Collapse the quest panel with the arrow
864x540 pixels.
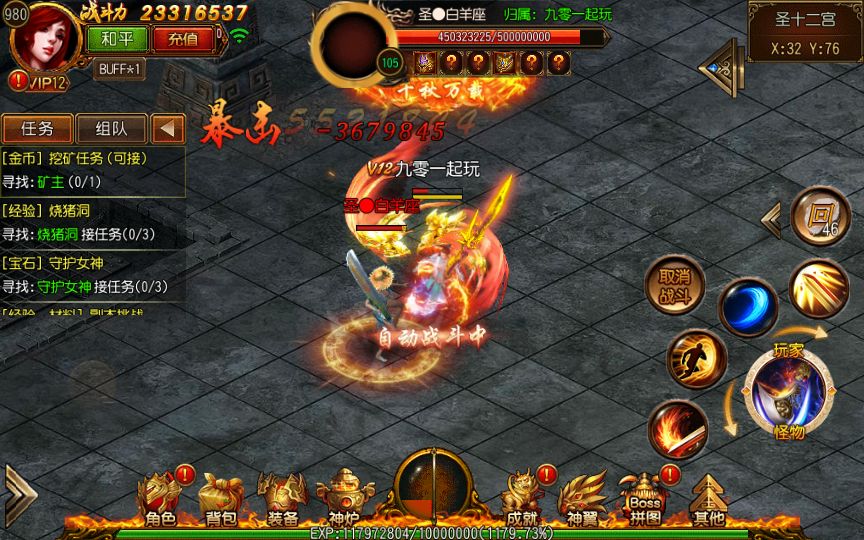[x=168, y=128]
